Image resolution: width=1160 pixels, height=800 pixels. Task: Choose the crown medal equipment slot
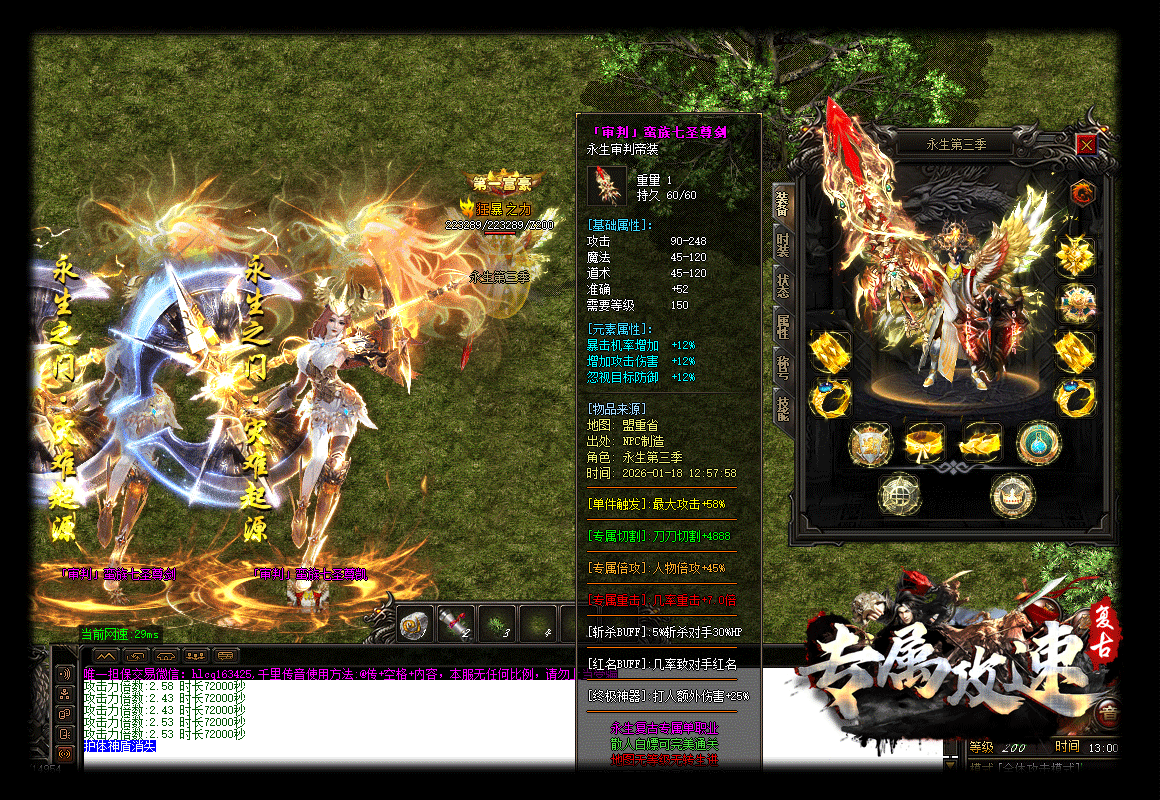tap(1012, 494)
